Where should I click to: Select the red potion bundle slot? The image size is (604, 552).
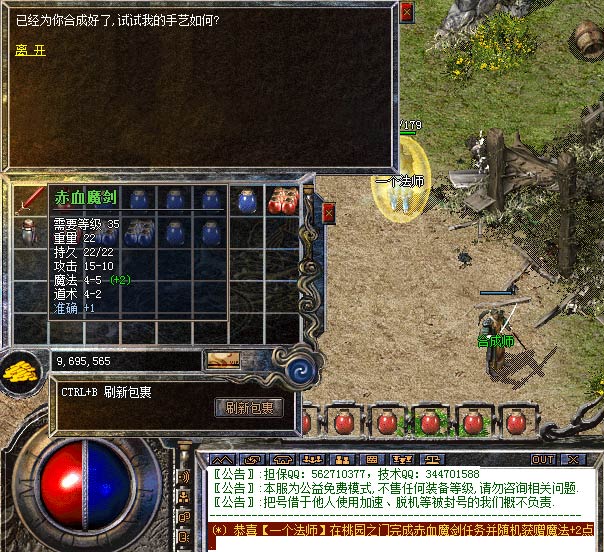[282, 199]
